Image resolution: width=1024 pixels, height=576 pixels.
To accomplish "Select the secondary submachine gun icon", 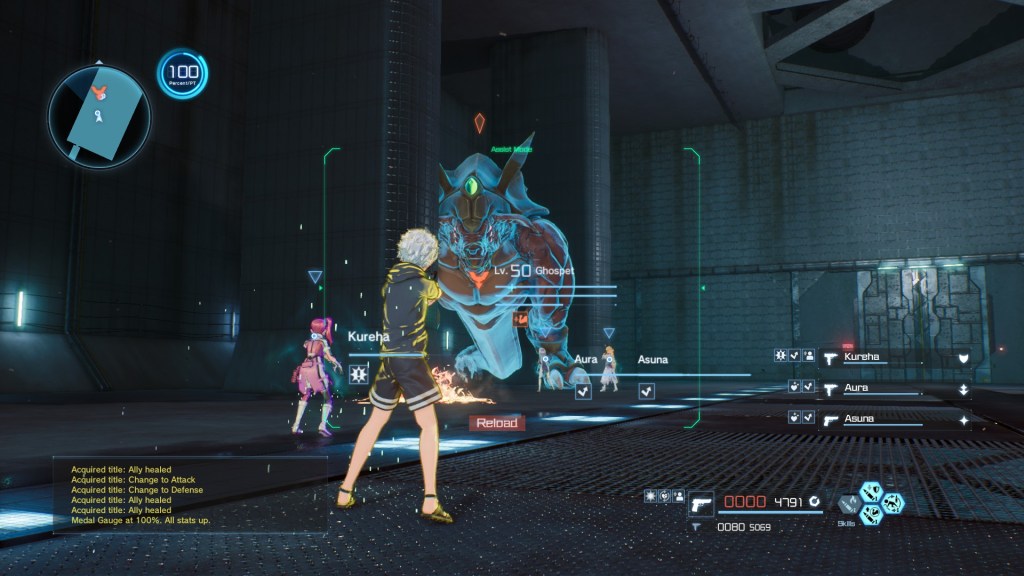I will coord(698,526).
